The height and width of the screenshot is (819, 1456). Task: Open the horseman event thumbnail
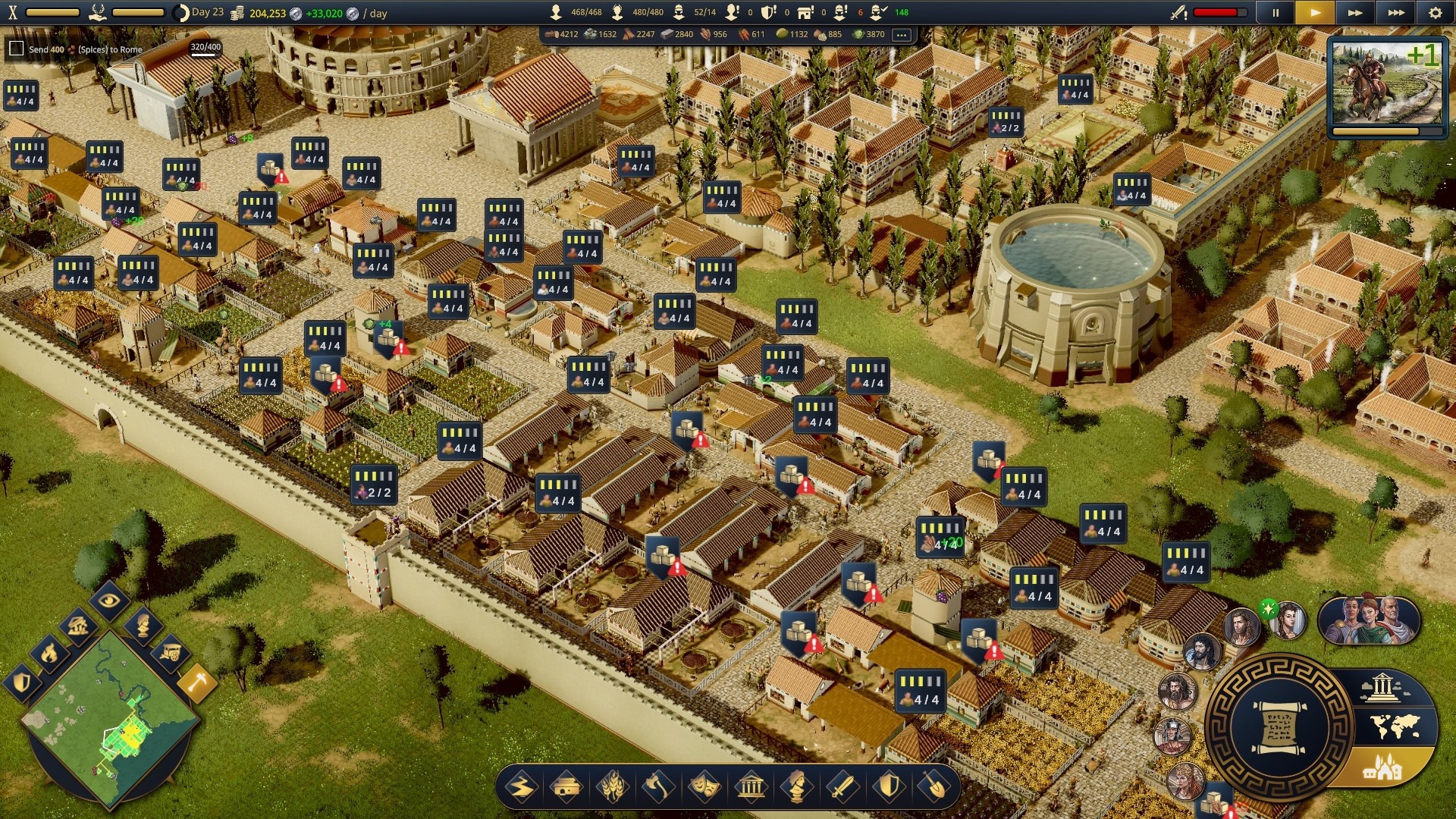point(1387,83)
